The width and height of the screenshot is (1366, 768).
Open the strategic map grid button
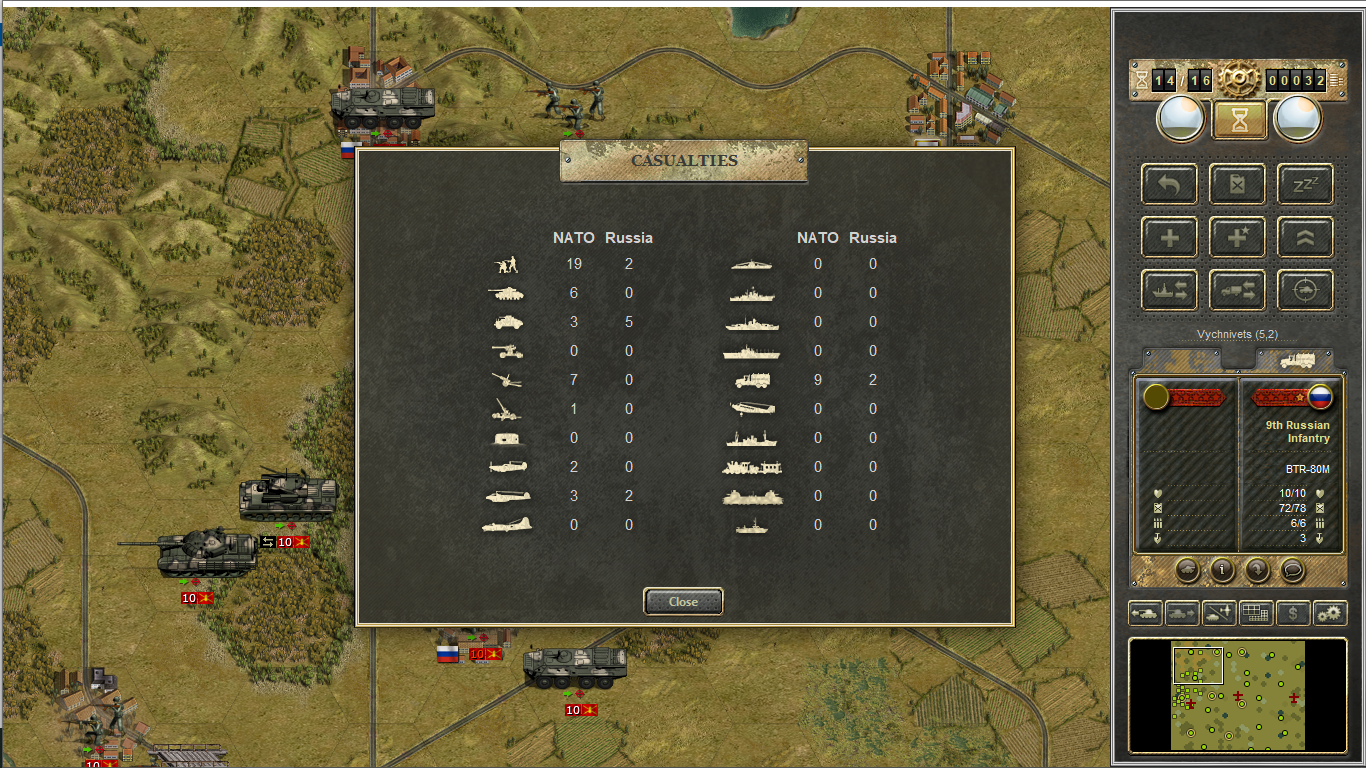coord(1256,613)
